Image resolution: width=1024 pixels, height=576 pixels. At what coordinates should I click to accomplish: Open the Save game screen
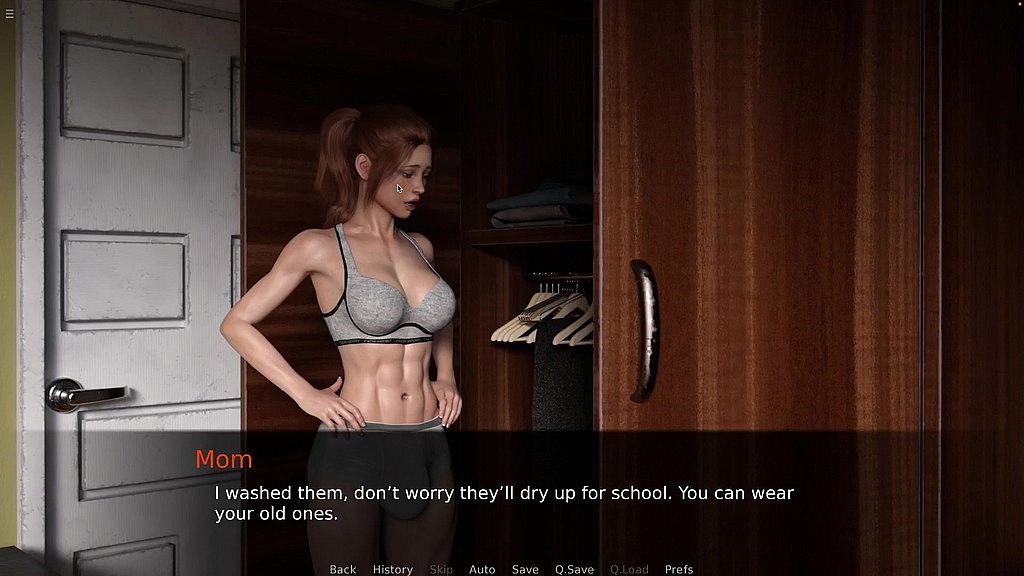[x=525, y=569]
